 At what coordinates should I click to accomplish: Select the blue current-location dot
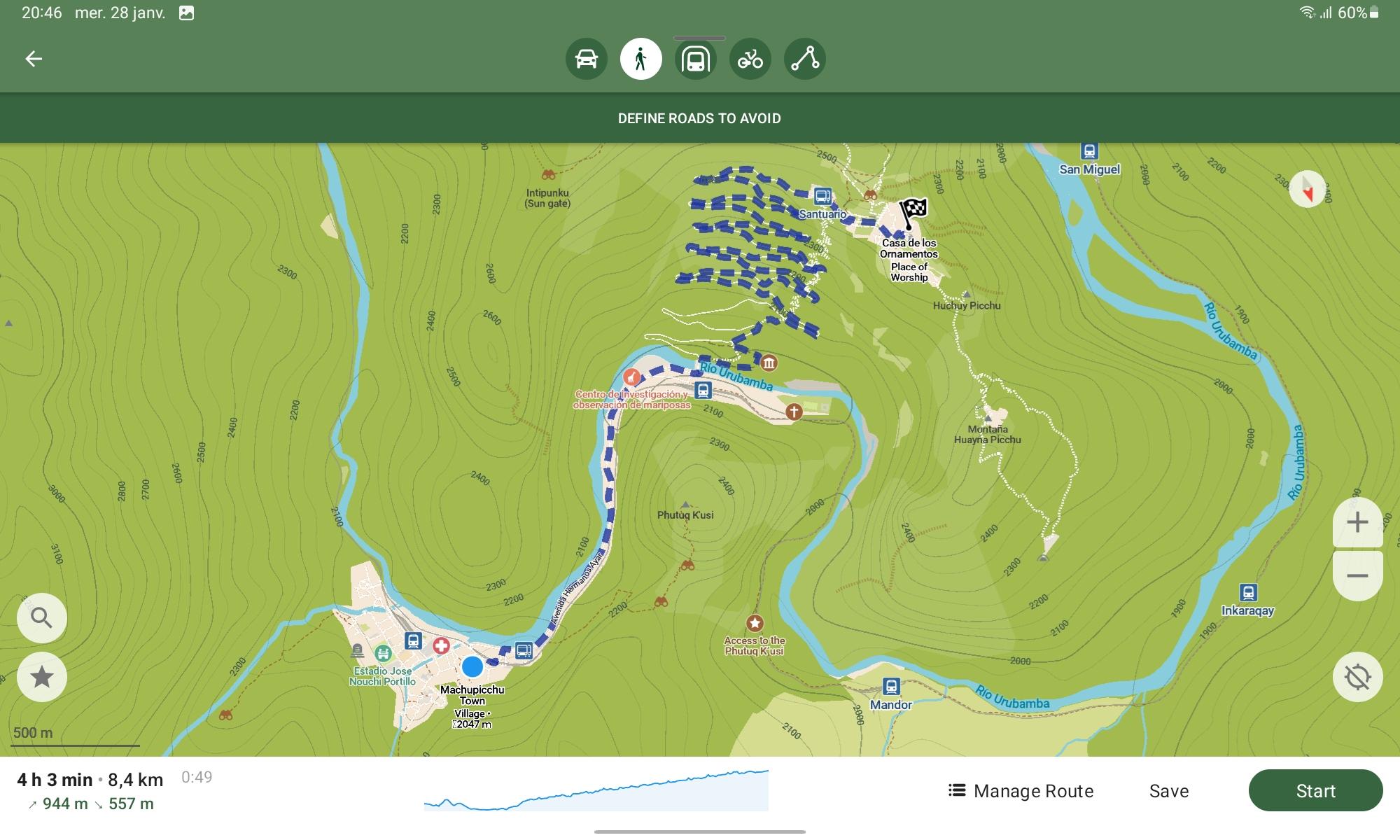472,666
